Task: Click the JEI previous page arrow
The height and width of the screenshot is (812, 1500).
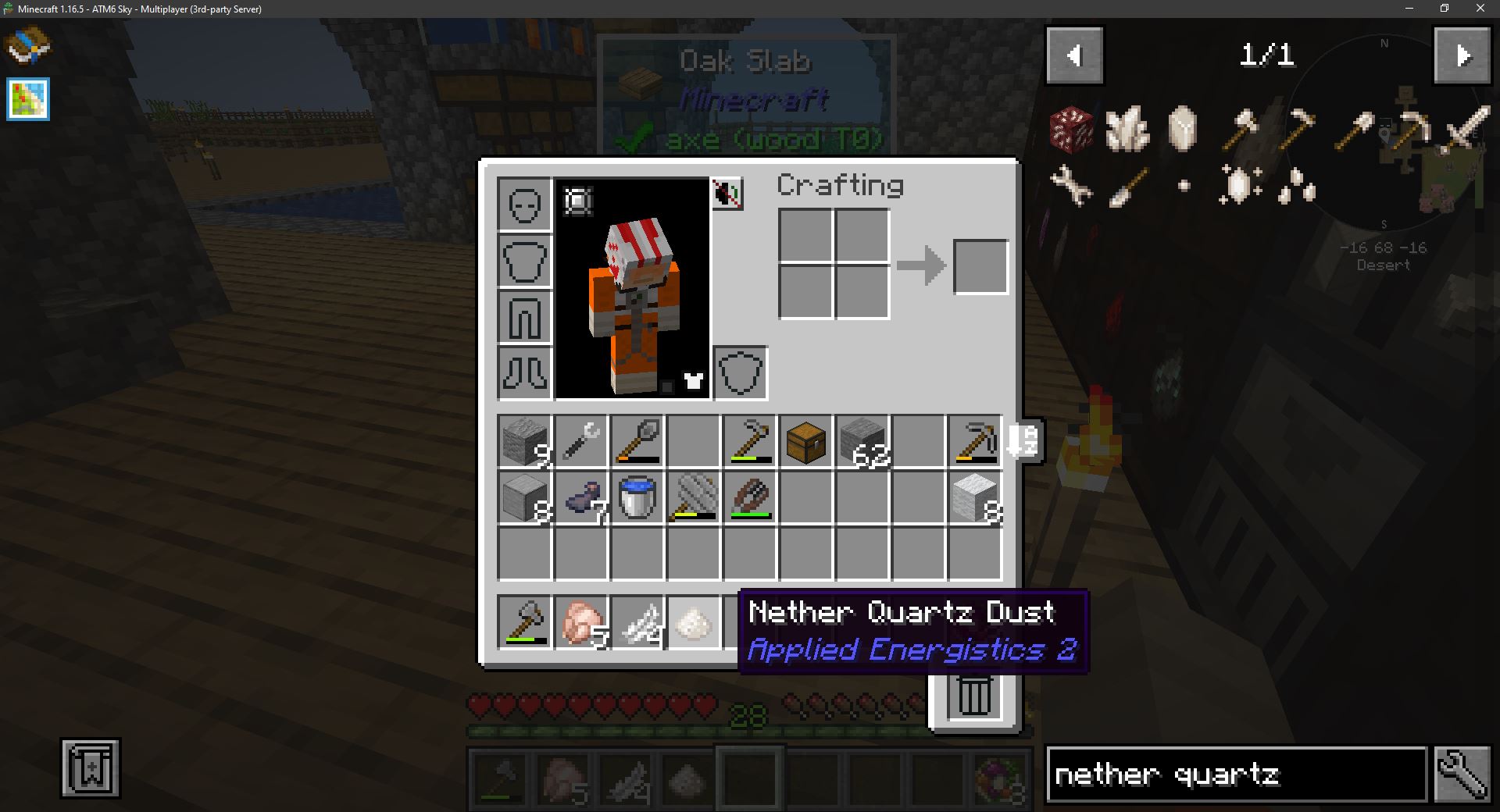Action: click(1074, 55)
